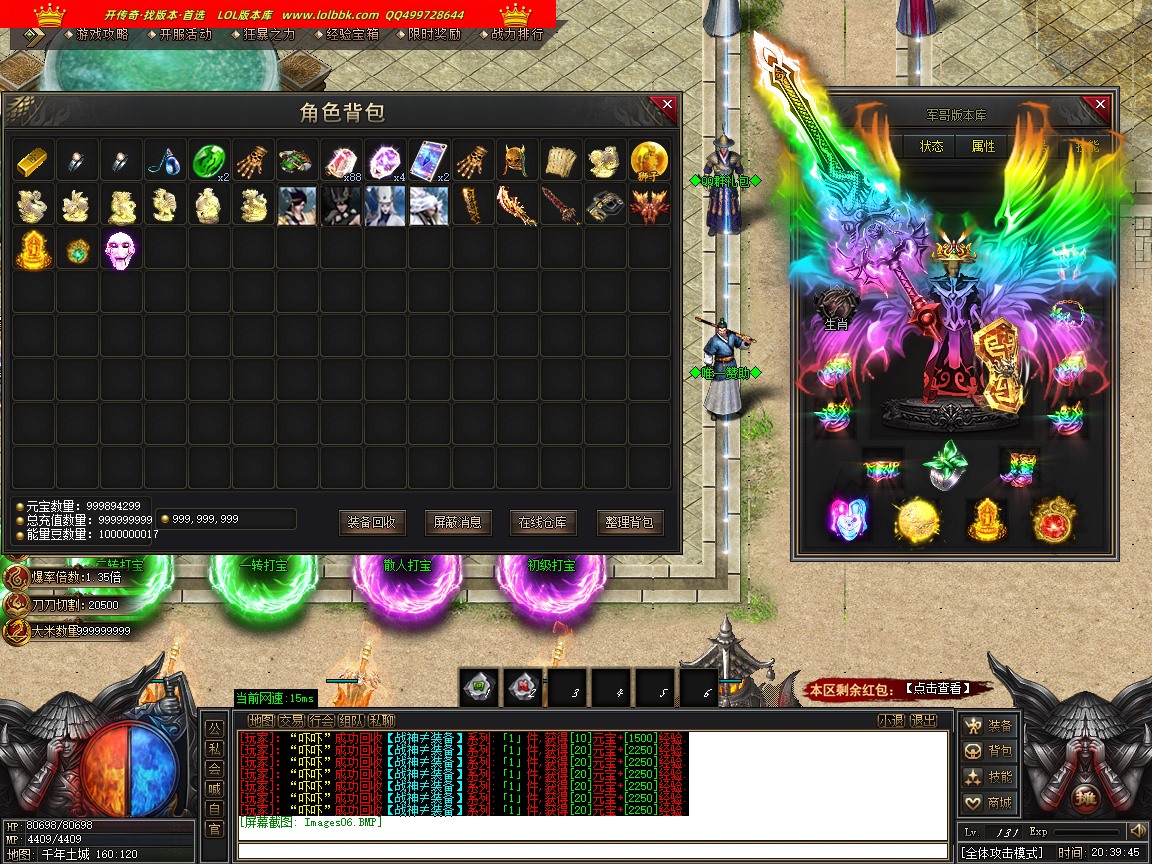This screenshot has width=1152, height=864.
Task: Close the 角色背包 inventory window
Action: (664, 106)
